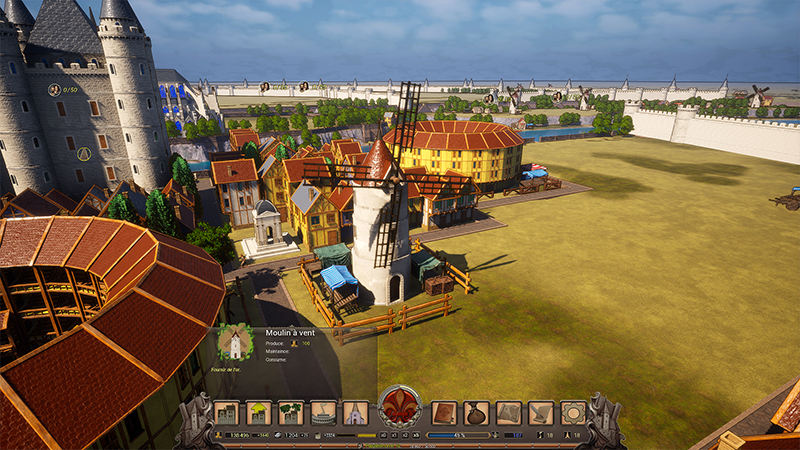The image size is (800, 450).
Task: Open the church building category
Action: pos(355,413)
